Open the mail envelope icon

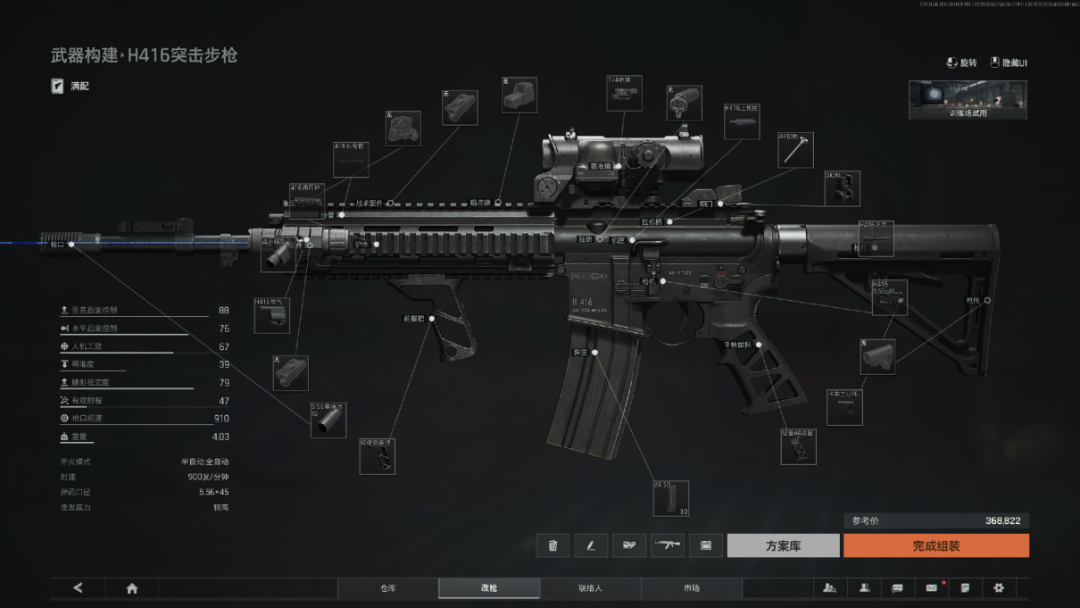pyautogui.click(x=931, y=588)
